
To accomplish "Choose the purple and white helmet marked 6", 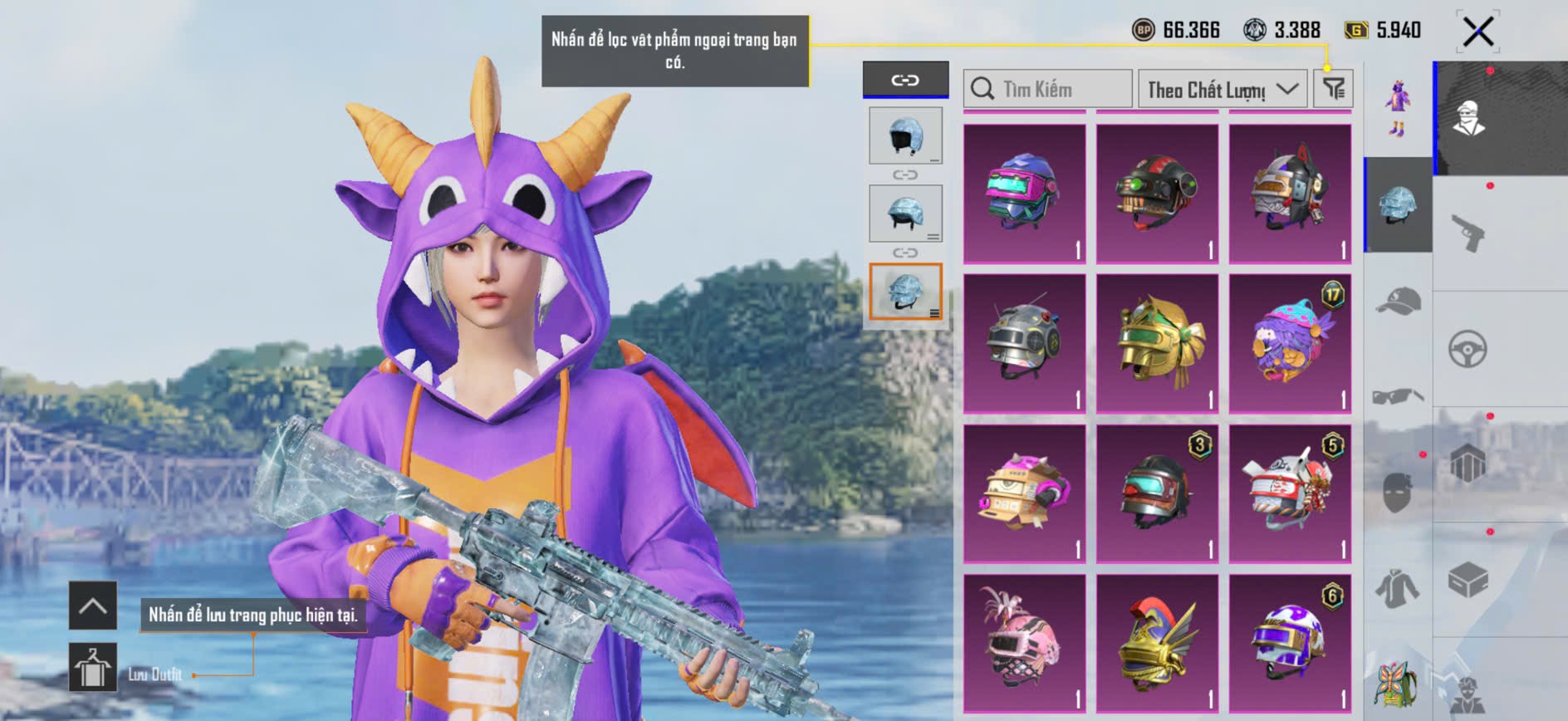I will [1290, 643].
